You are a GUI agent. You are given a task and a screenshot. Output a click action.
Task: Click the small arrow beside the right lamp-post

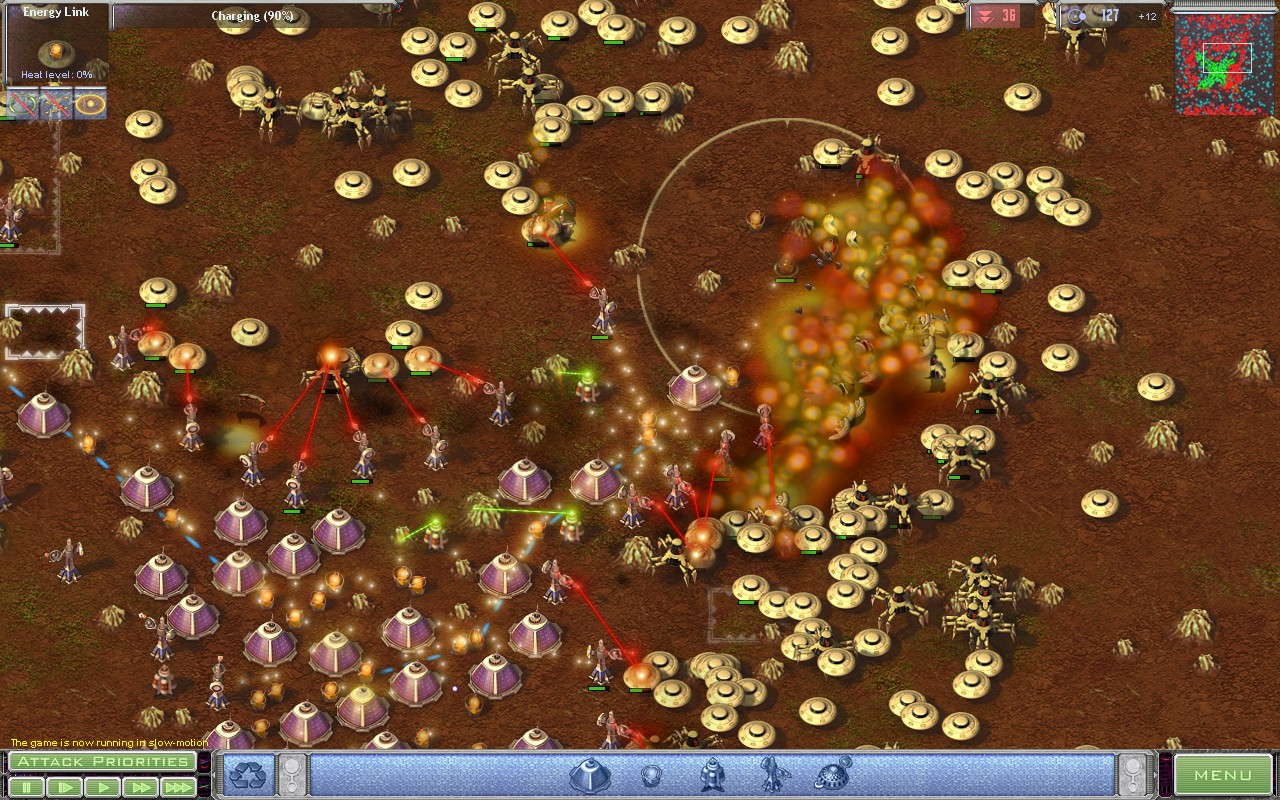(1155, 774)
